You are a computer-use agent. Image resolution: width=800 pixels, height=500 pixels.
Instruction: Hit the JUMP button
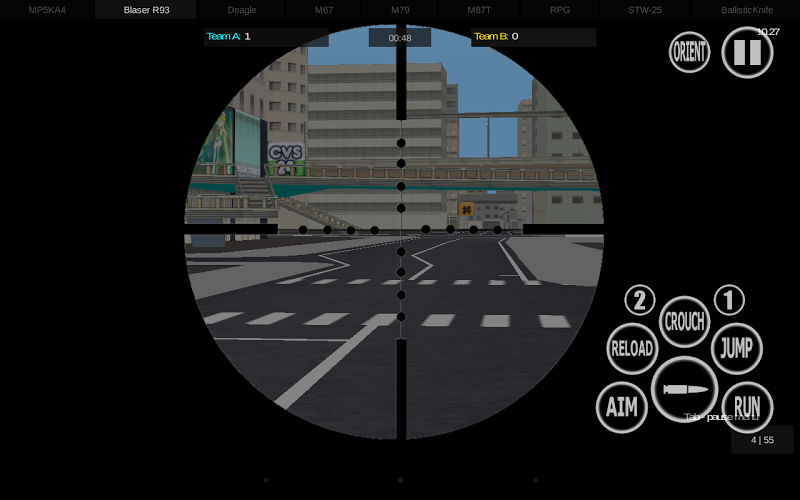(736, 349)
